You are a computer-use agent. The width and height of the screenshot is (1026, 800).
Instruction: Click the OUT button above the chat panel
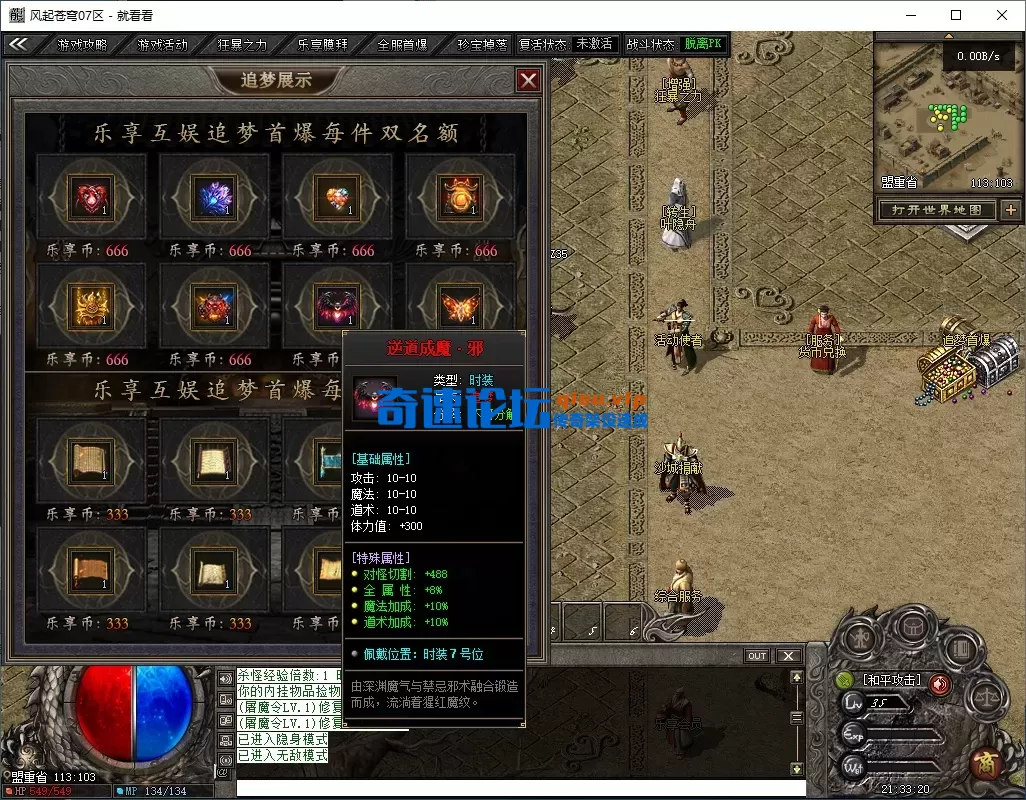pos(757,656)
